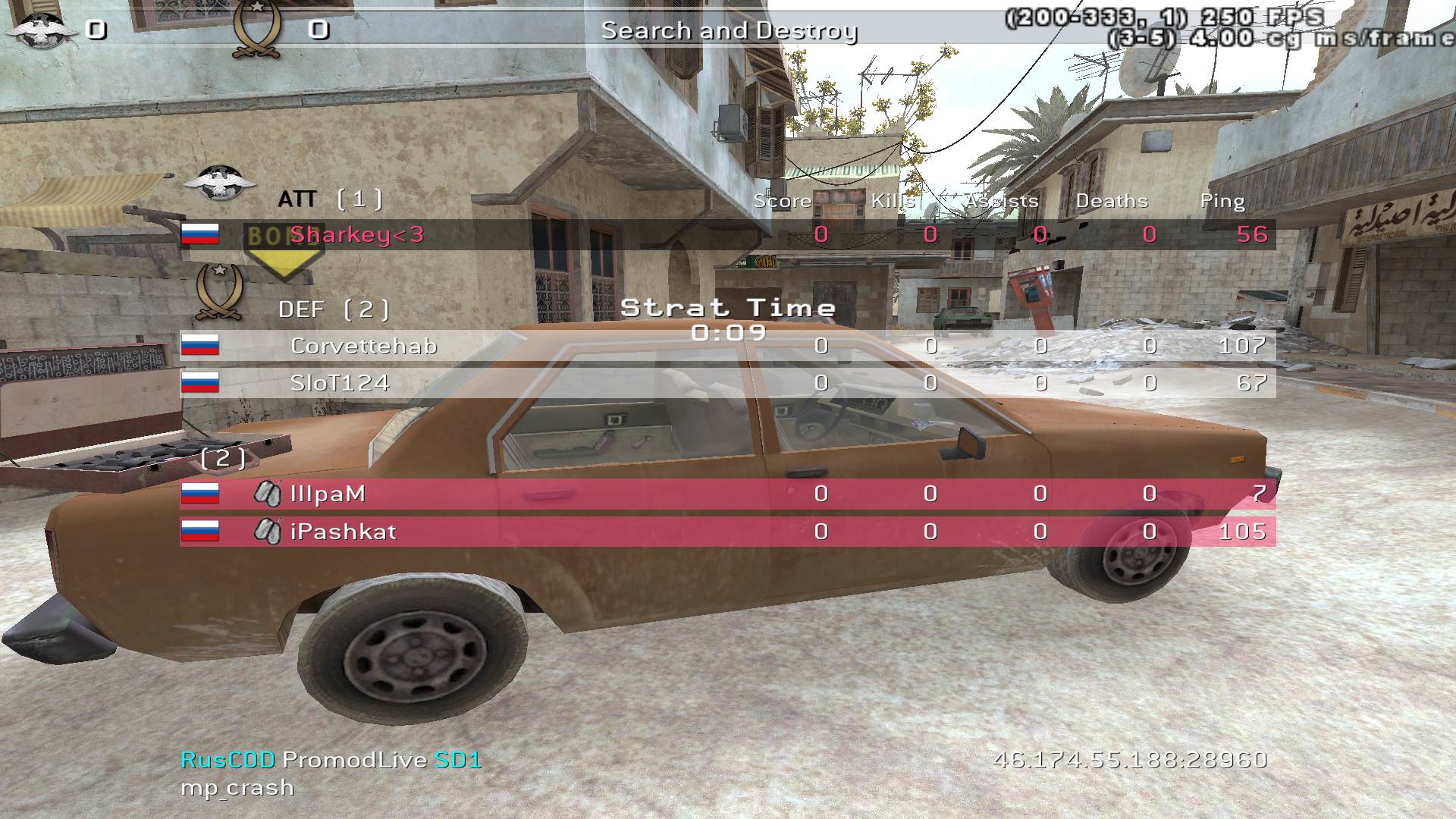Click the attackers eagle emblem beside ATT
Viewport: 1456px width, 819px height.
click(219, 183)
